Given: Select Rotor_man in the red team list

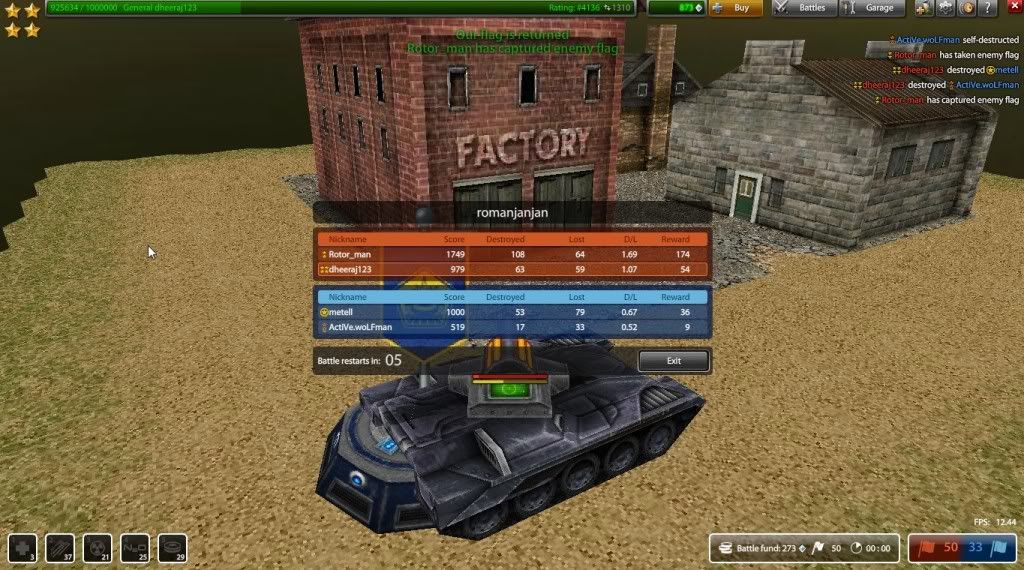Looking at the screenshot, I should [352, 255].
